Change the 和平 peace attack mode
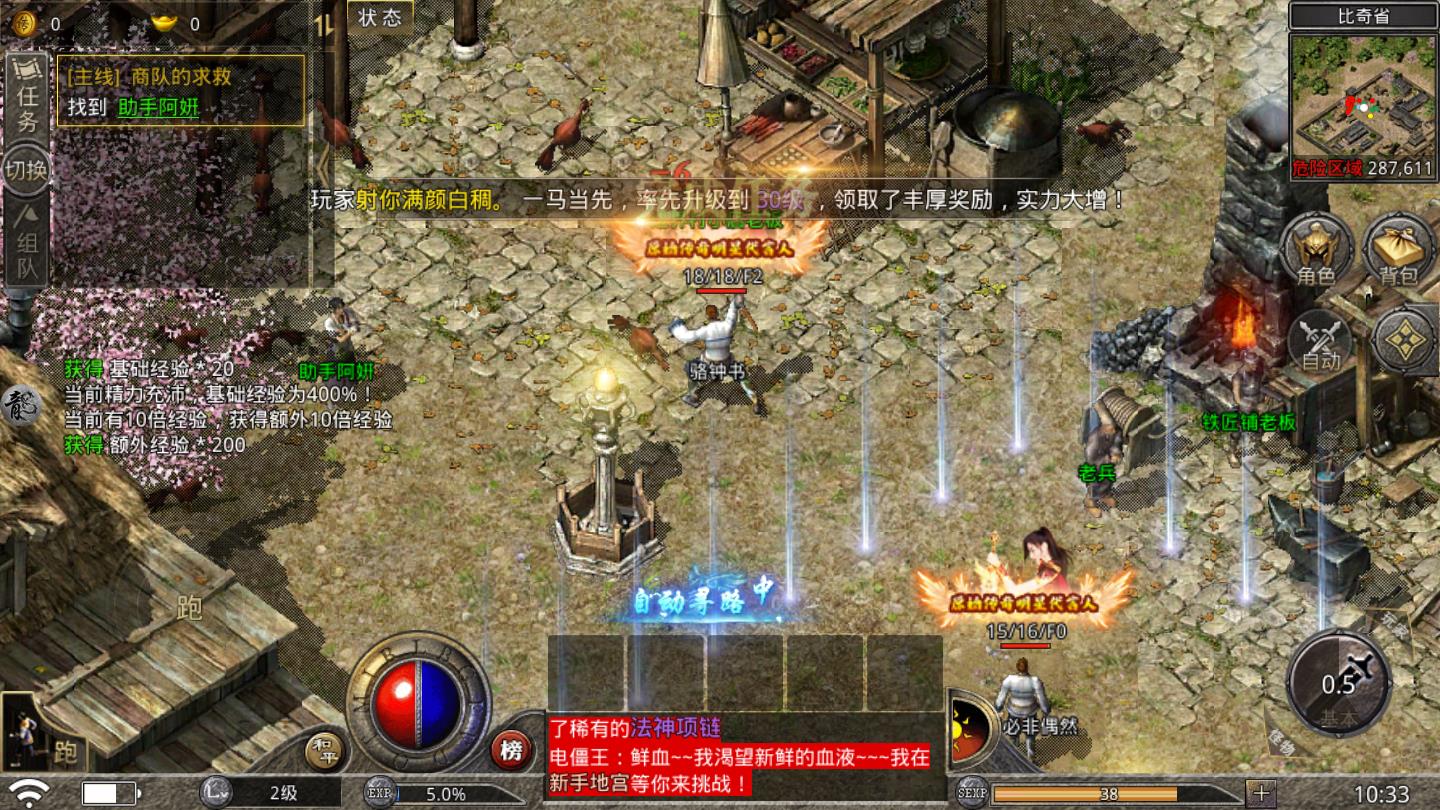 point(323,749)
